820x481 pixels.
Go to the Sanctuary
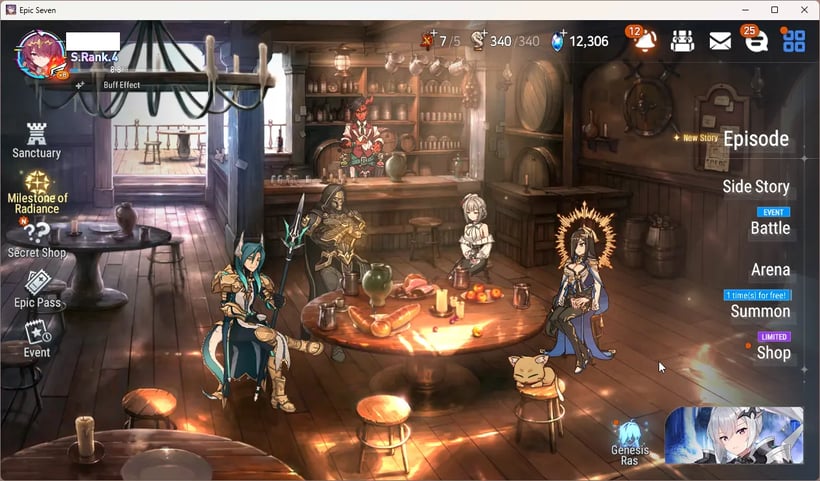point(37,140)
